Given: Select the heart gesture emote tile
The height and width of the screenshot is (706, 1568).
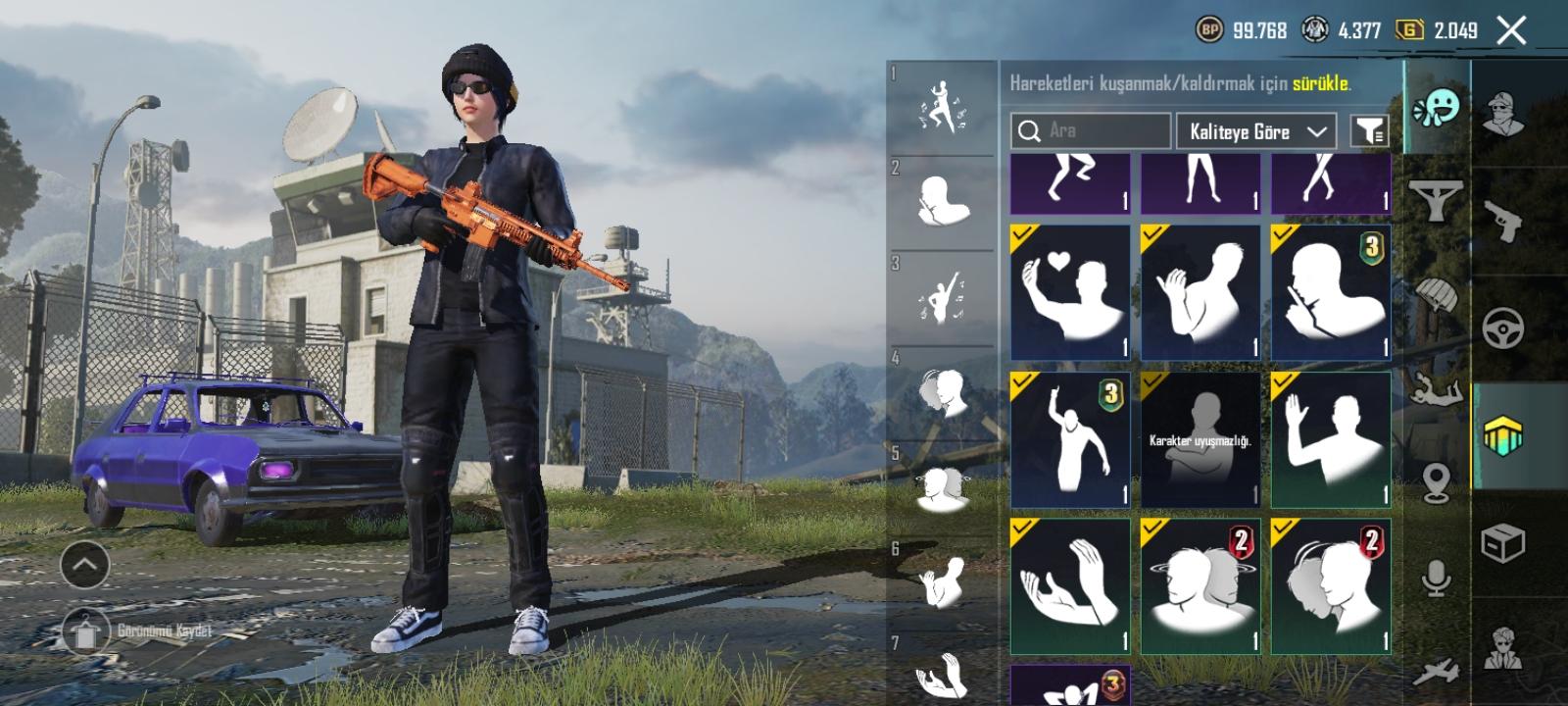Looking at the screenshot, I should tap(1069, 292).
